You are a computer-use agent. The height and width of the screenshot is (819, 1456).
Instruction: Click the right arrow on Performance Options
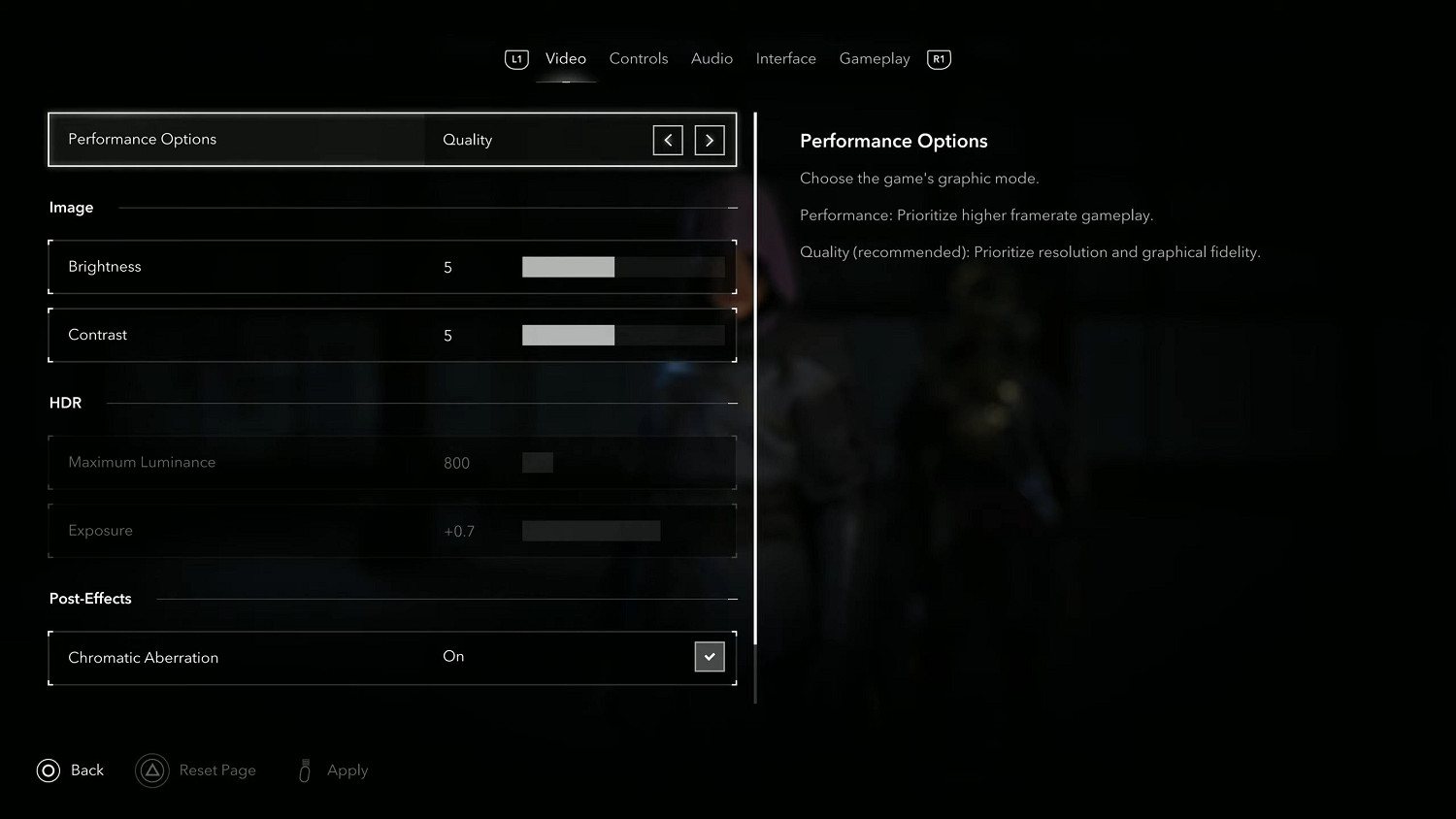pos(710,140)
